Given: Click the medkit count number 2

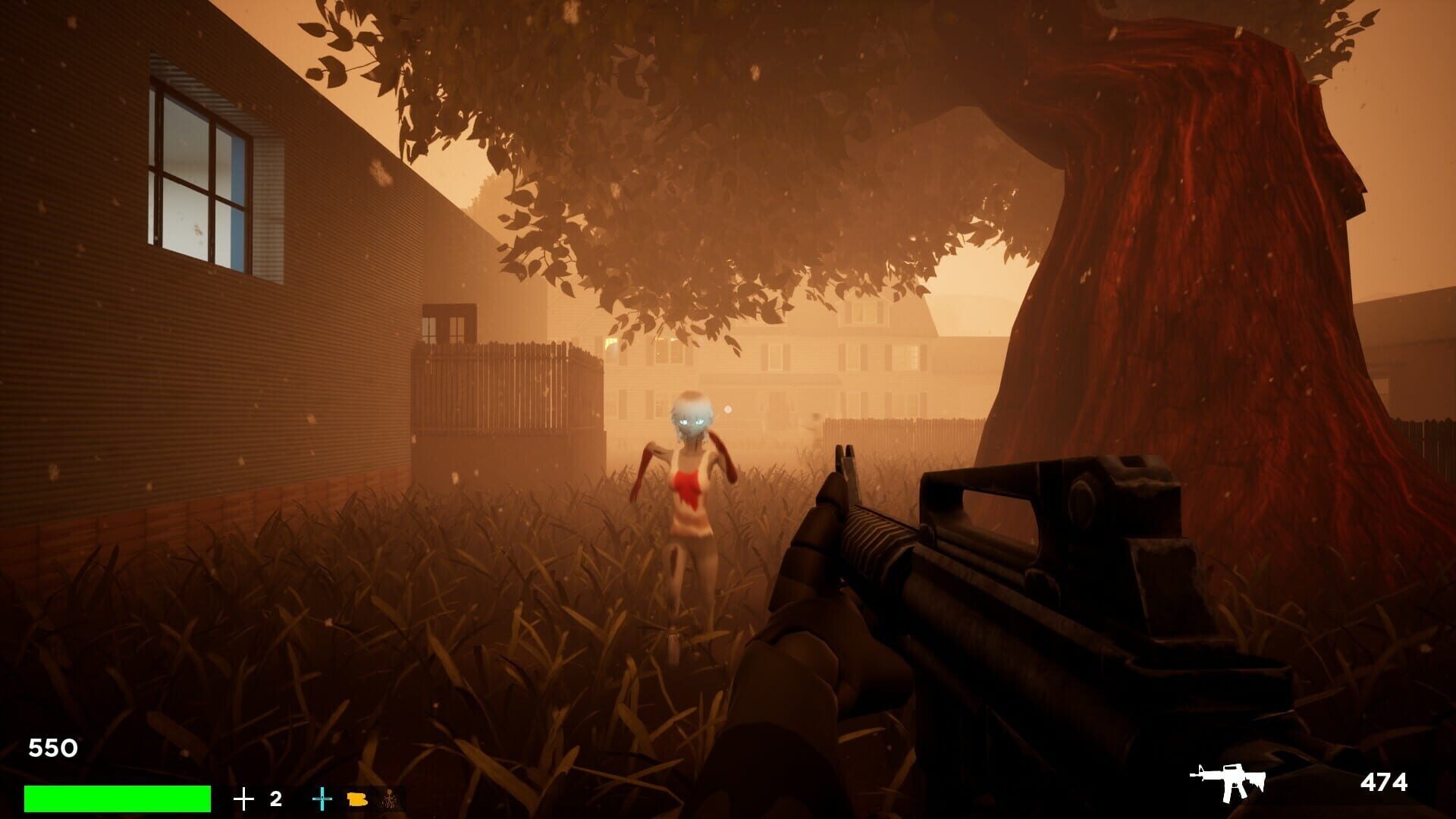Looking at the screenshot, I should (x=275, y=797).
